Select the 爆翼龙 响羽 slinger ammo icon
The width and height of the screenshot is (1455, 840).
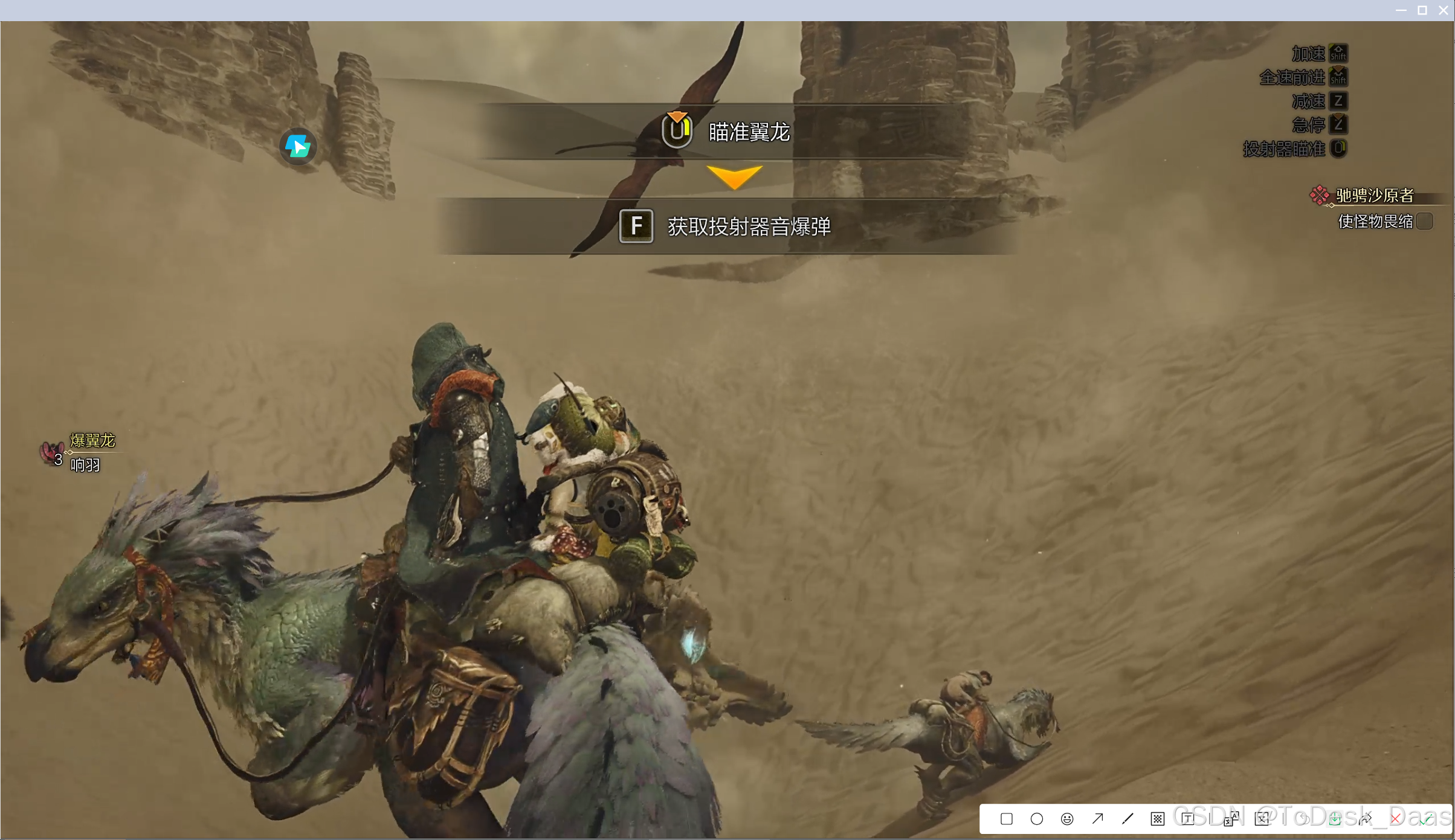click(52, 452)
